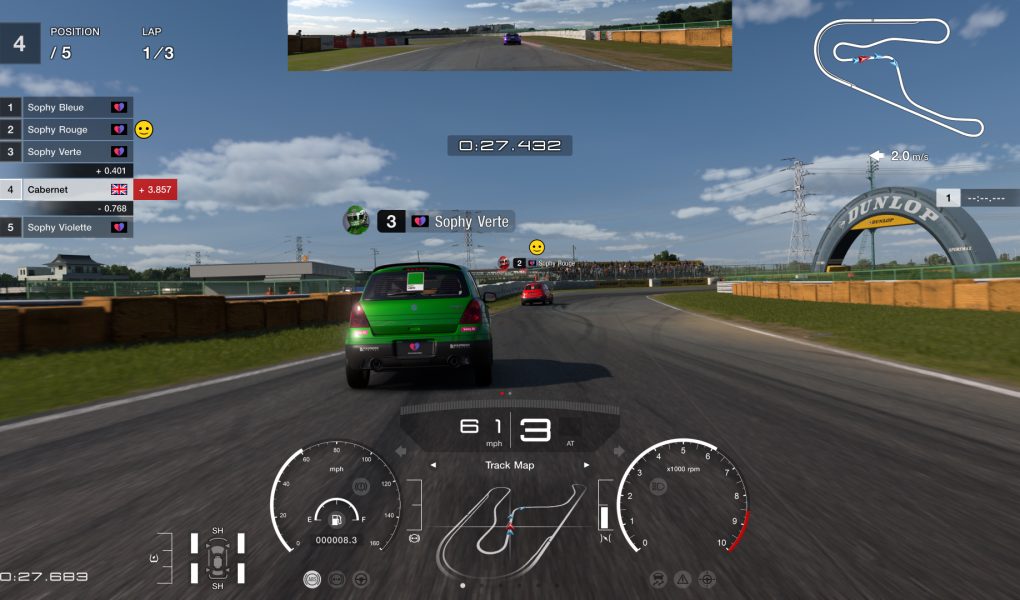The width and height of the screenshot is (1020, 600).
Task: Switch Track Map display to the next page
Action: 587,465
